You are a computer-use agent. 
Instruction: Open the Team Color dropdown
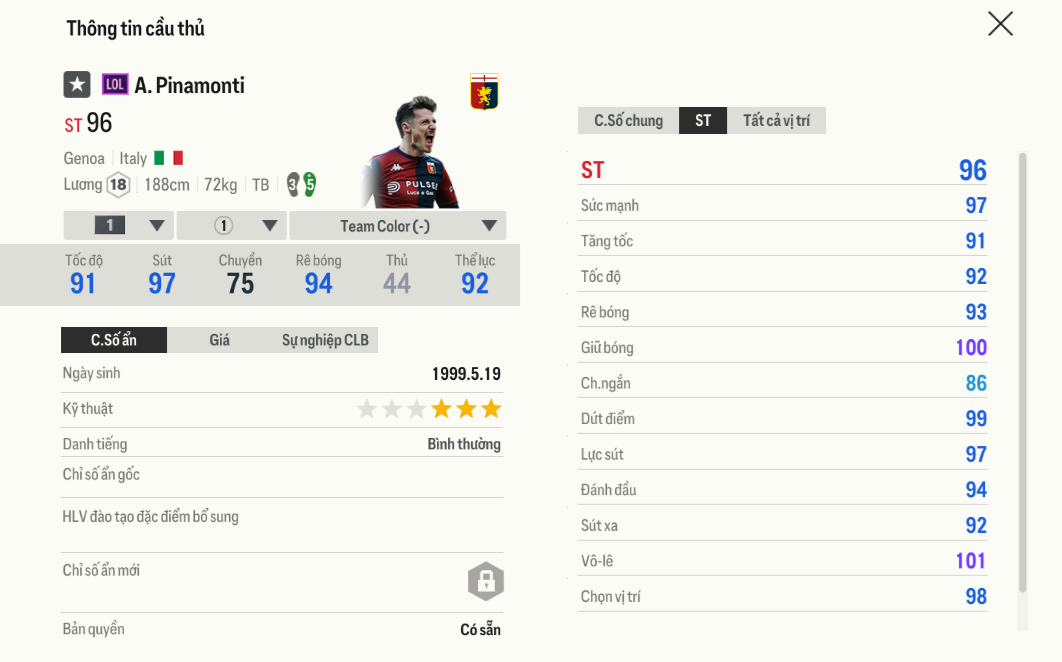tap(398, 226)
